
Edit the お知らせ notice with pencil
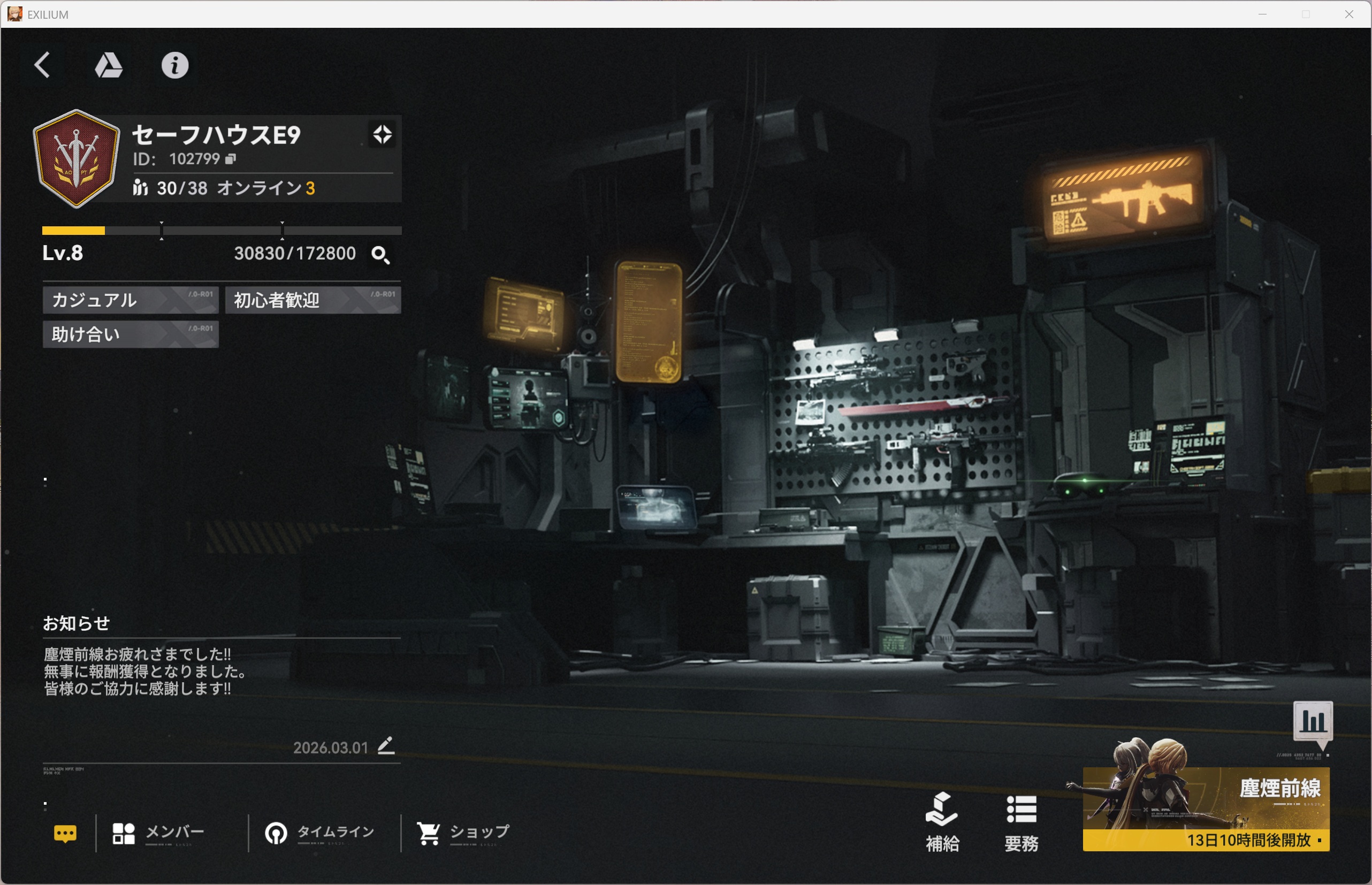(386, 746)
